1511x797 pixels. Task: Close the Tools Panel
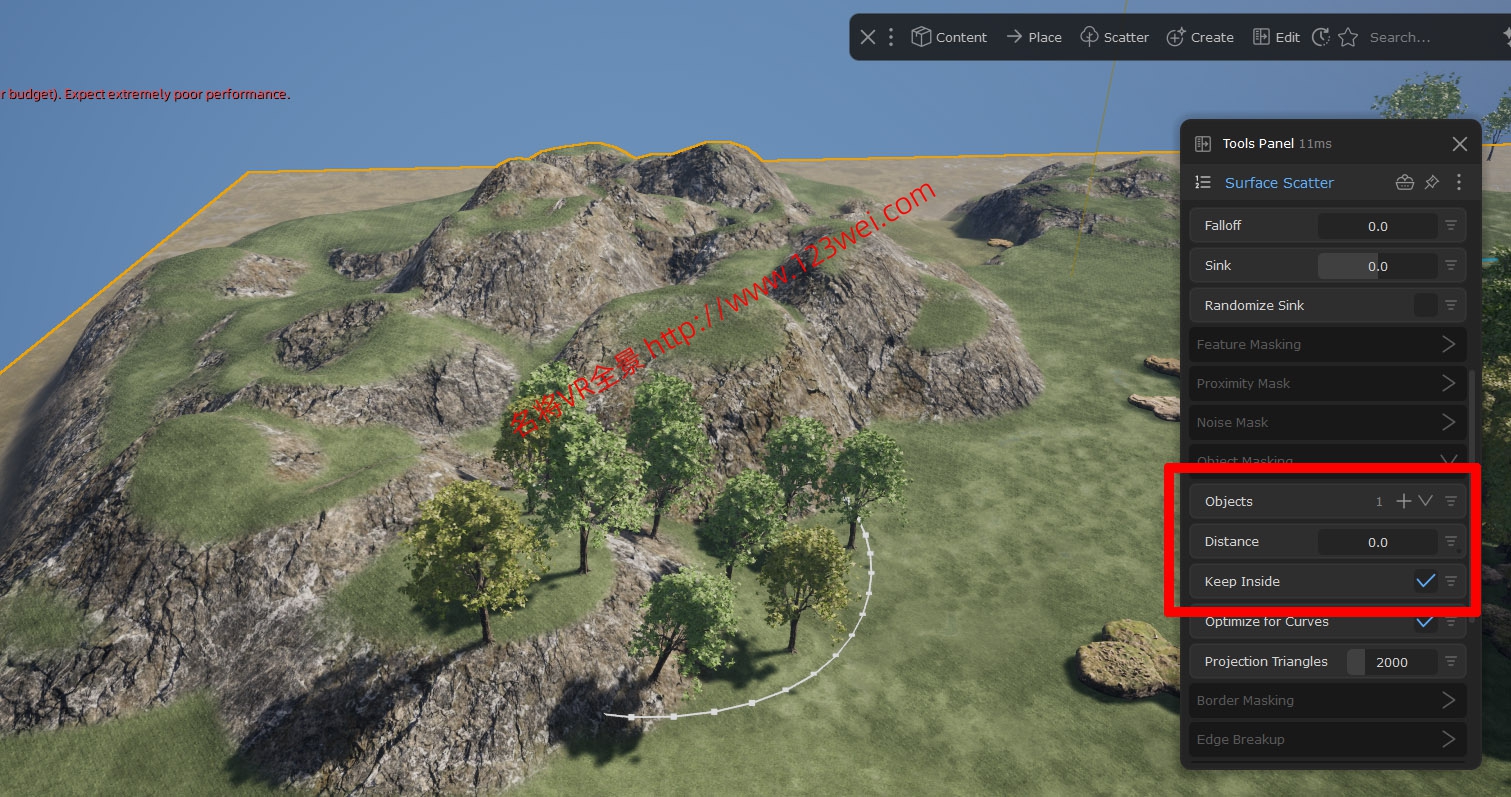click(1459, 144)
